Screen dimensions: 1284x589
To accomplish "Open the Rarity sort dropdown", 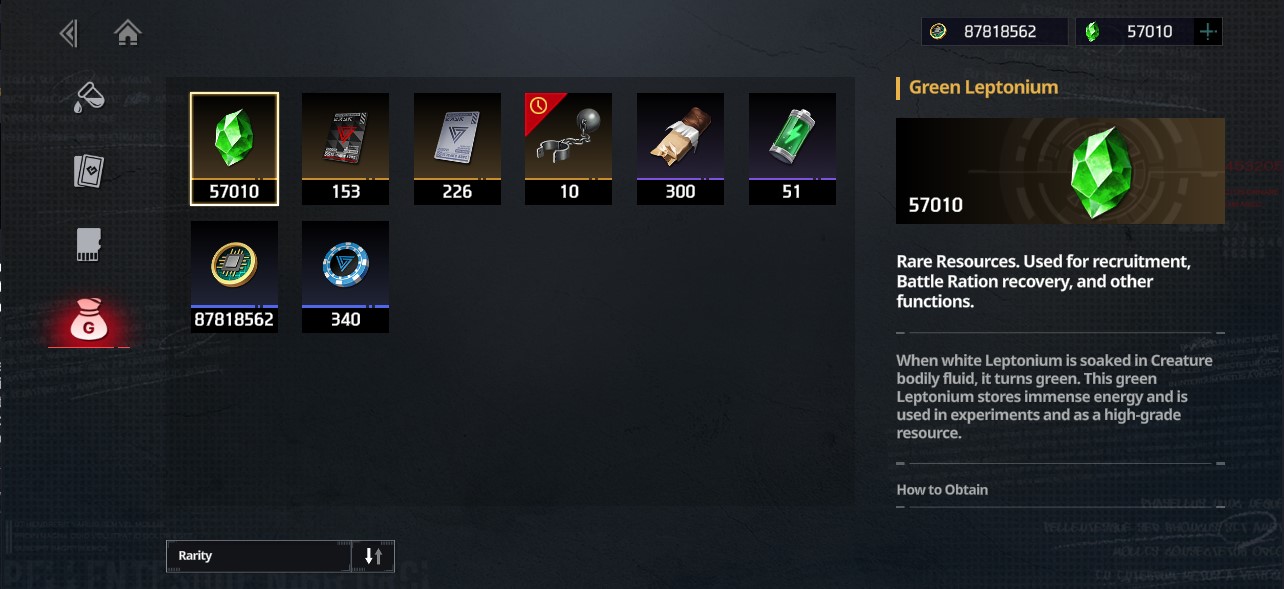I will (x=259, y=556).
